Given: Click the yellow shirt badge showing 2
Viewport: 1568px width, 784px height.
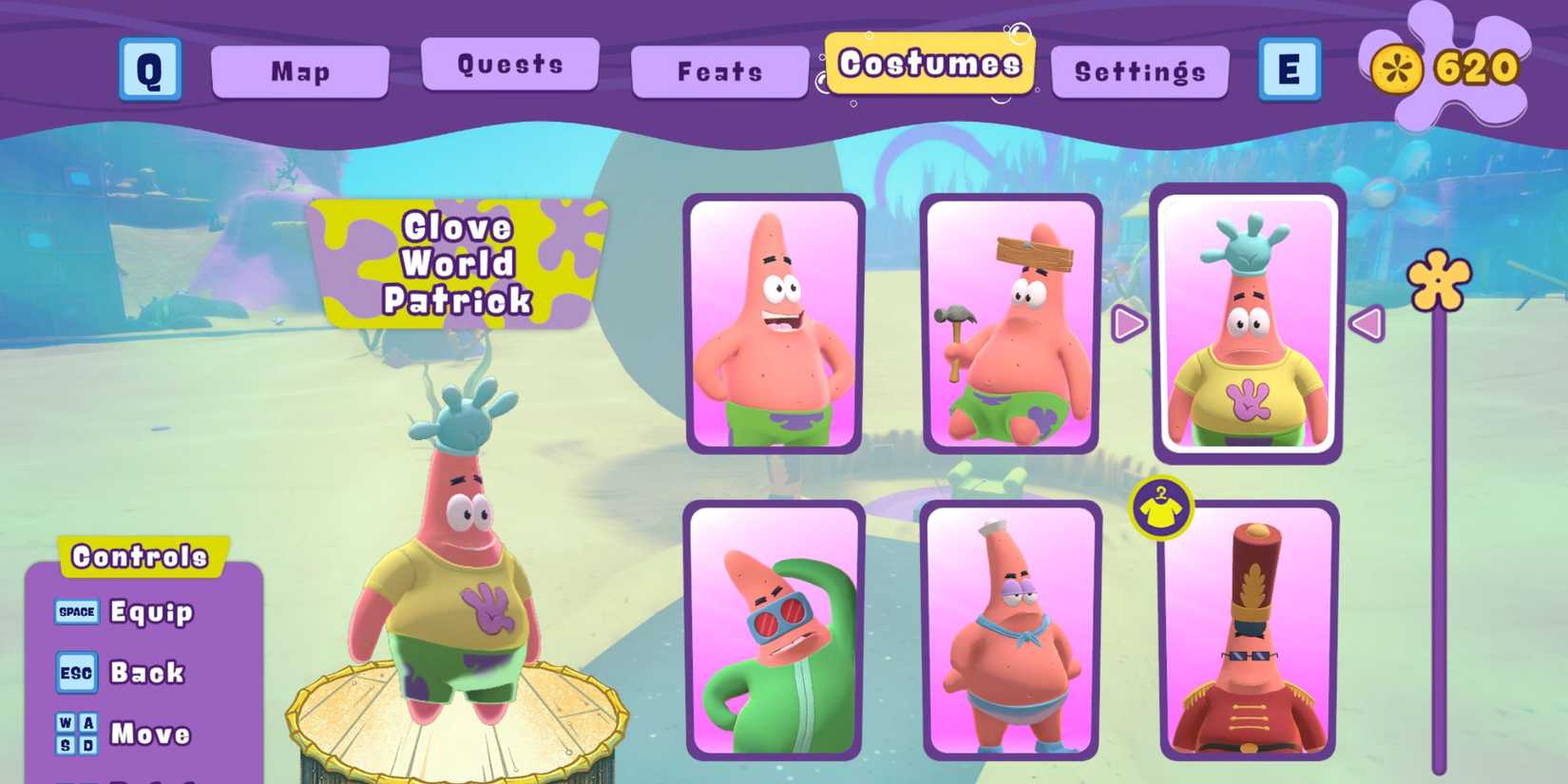Looking at the screenshot, I should pyautogui.click(x=1163, y=507).
